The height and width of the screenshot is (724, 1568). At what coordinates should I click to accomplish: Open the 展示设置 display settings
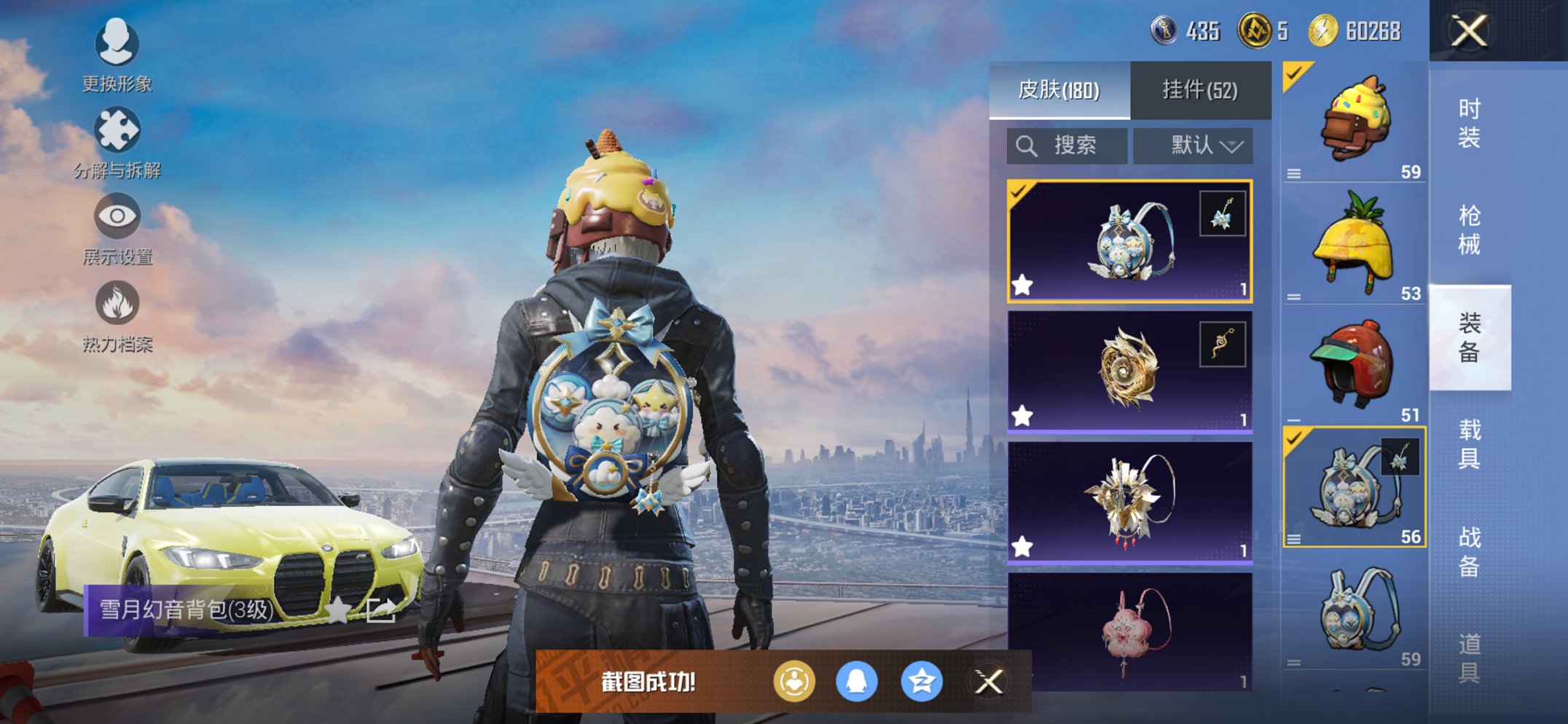pyautogui.click(x=117, y=216)
